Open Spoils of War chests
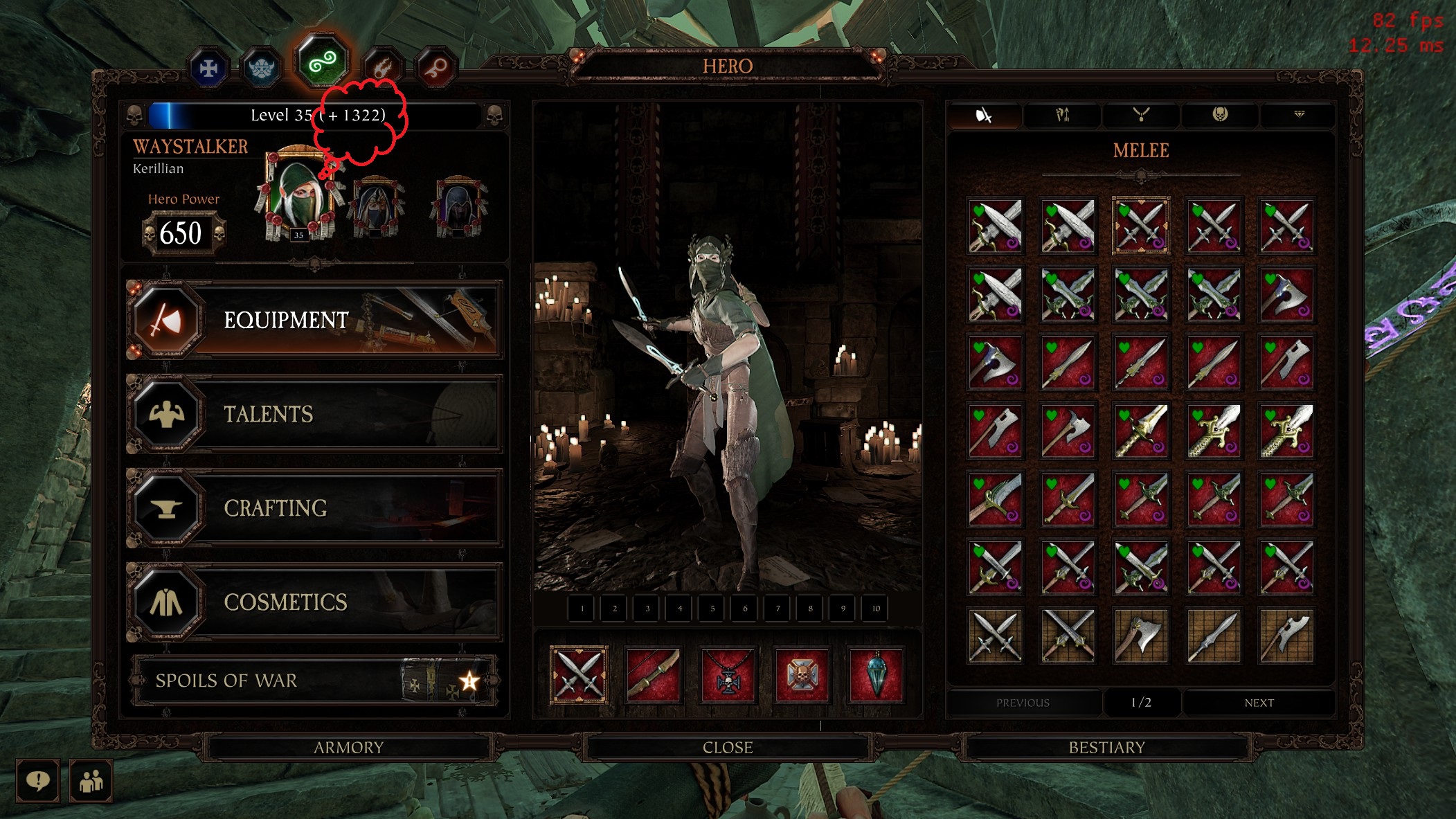 [315, 681]
